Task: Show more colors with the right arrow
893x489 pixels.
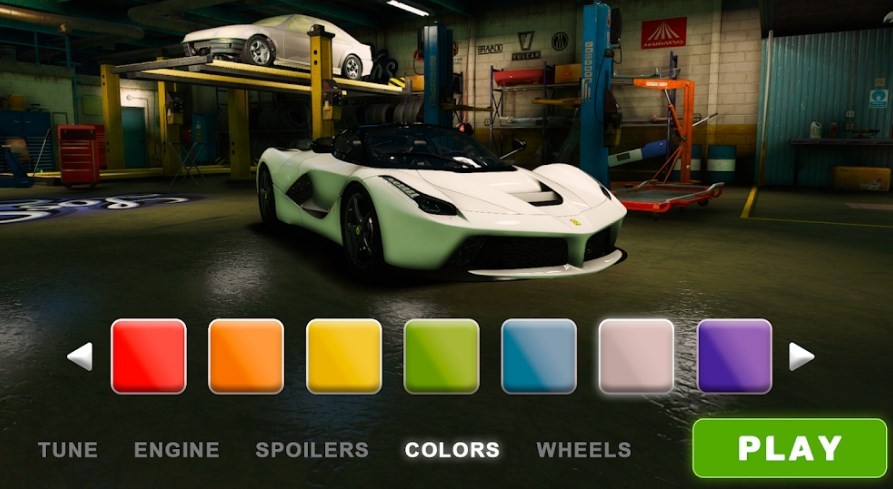Action: pos(801,356)
